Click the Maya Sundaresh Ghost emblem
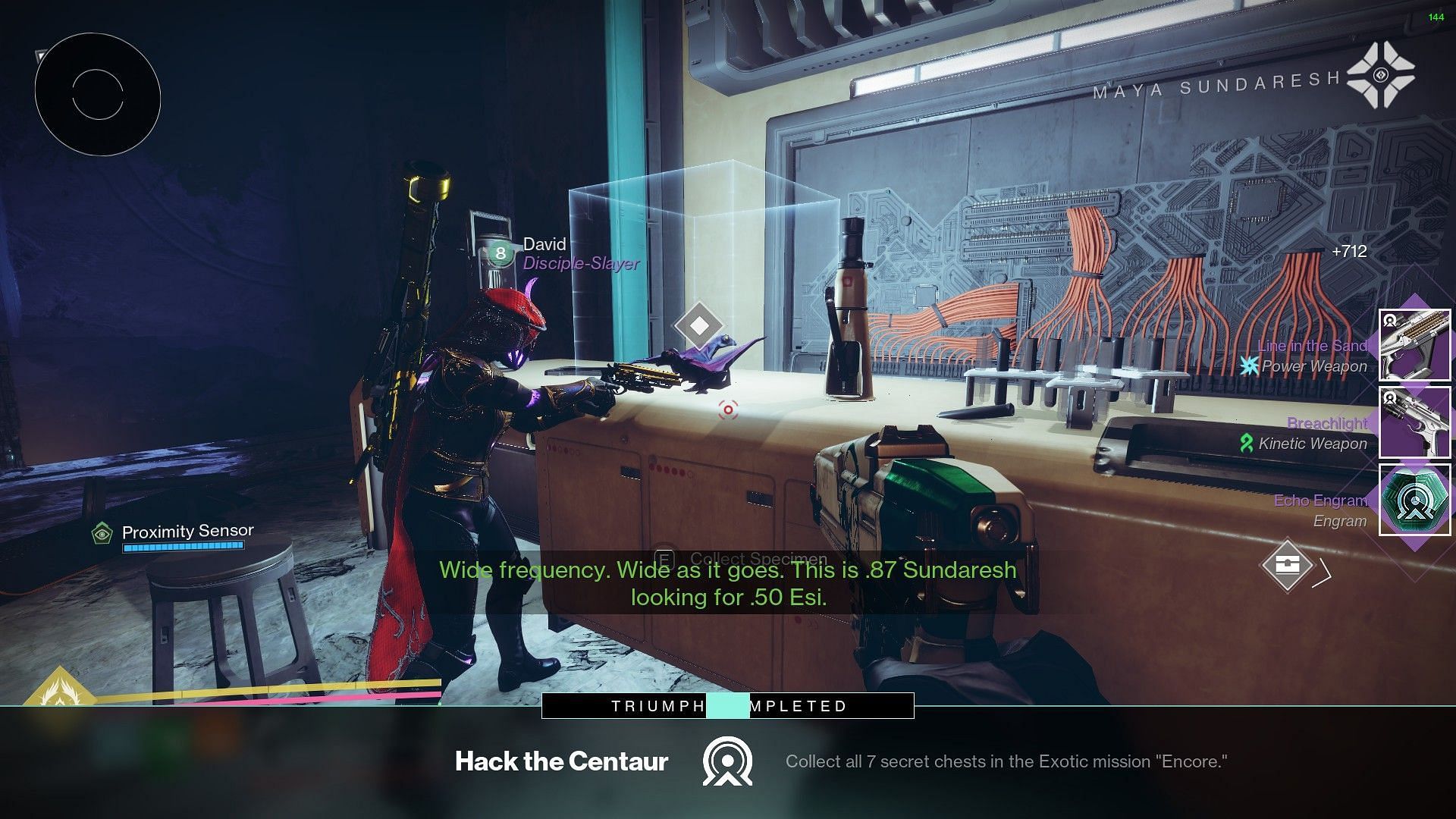The width and height of the screenshot is (1456, 819). (x=1380, y=75)
